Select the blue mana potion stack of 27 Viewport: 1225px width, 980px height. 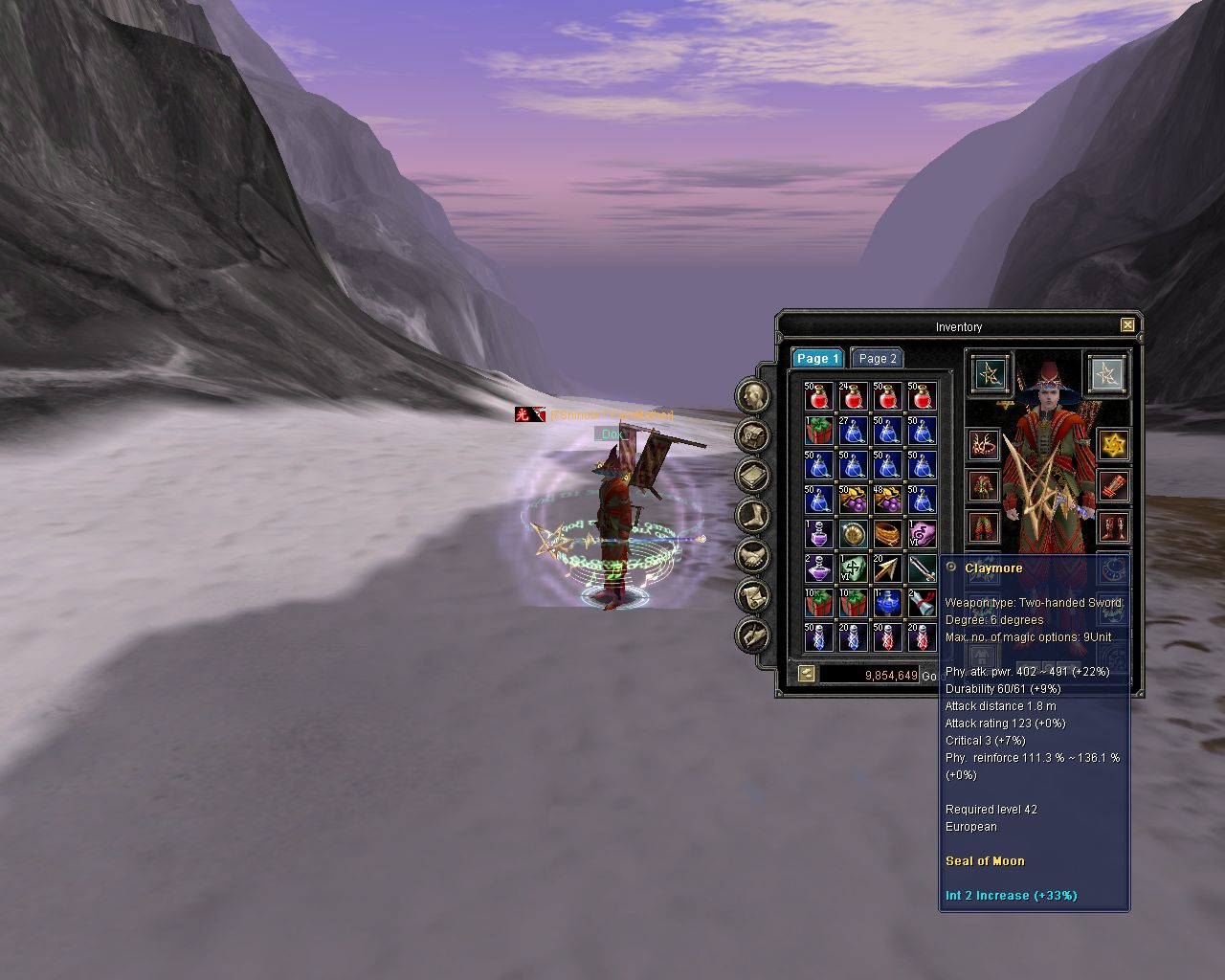(853, 430)
